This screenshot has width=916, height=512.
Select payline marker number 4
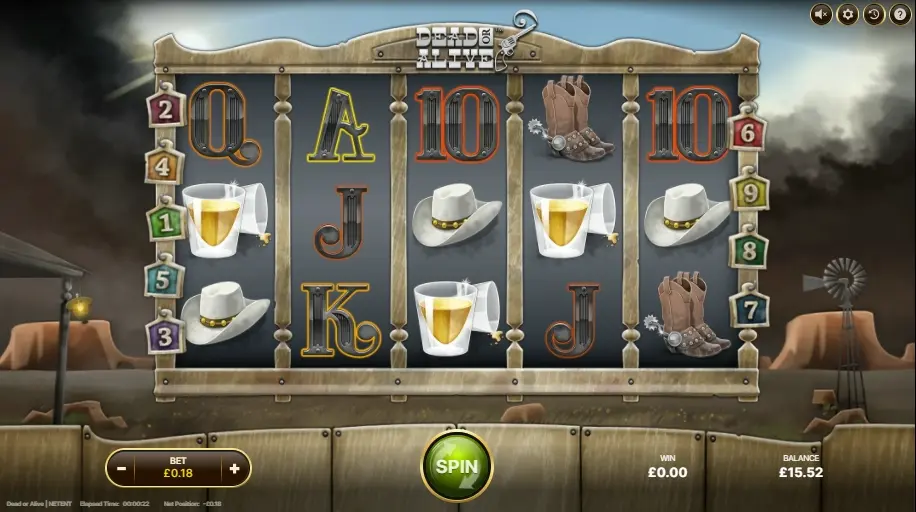coord(163,165)
